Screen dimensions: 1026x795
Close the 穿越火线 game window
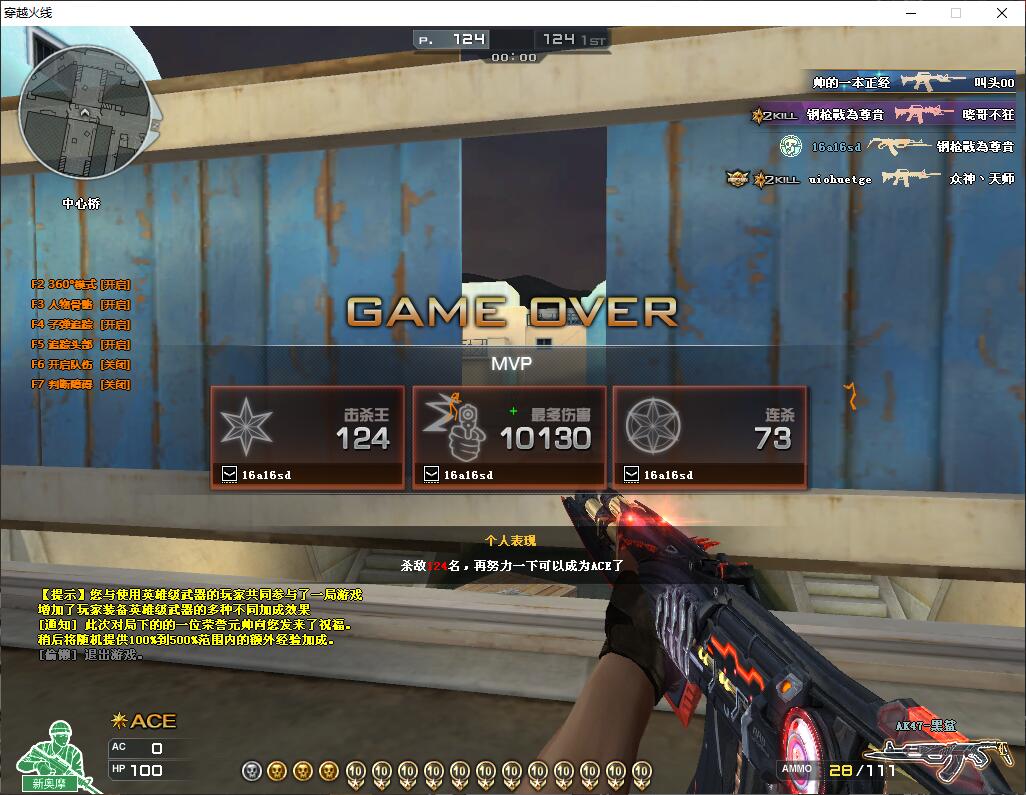click(x=1002, y=13)
